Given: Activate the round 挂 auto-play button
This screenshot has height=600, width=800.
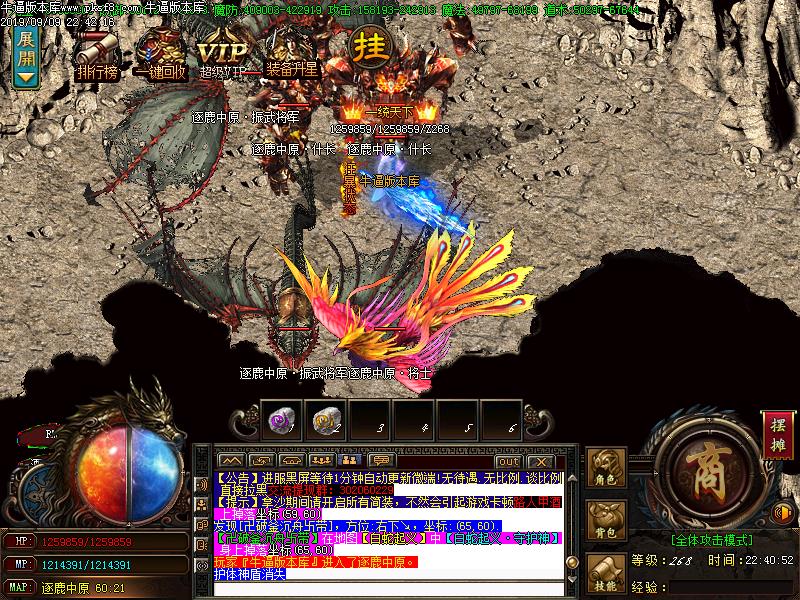Looking at the screenshot, I should [x=369, y=45].
